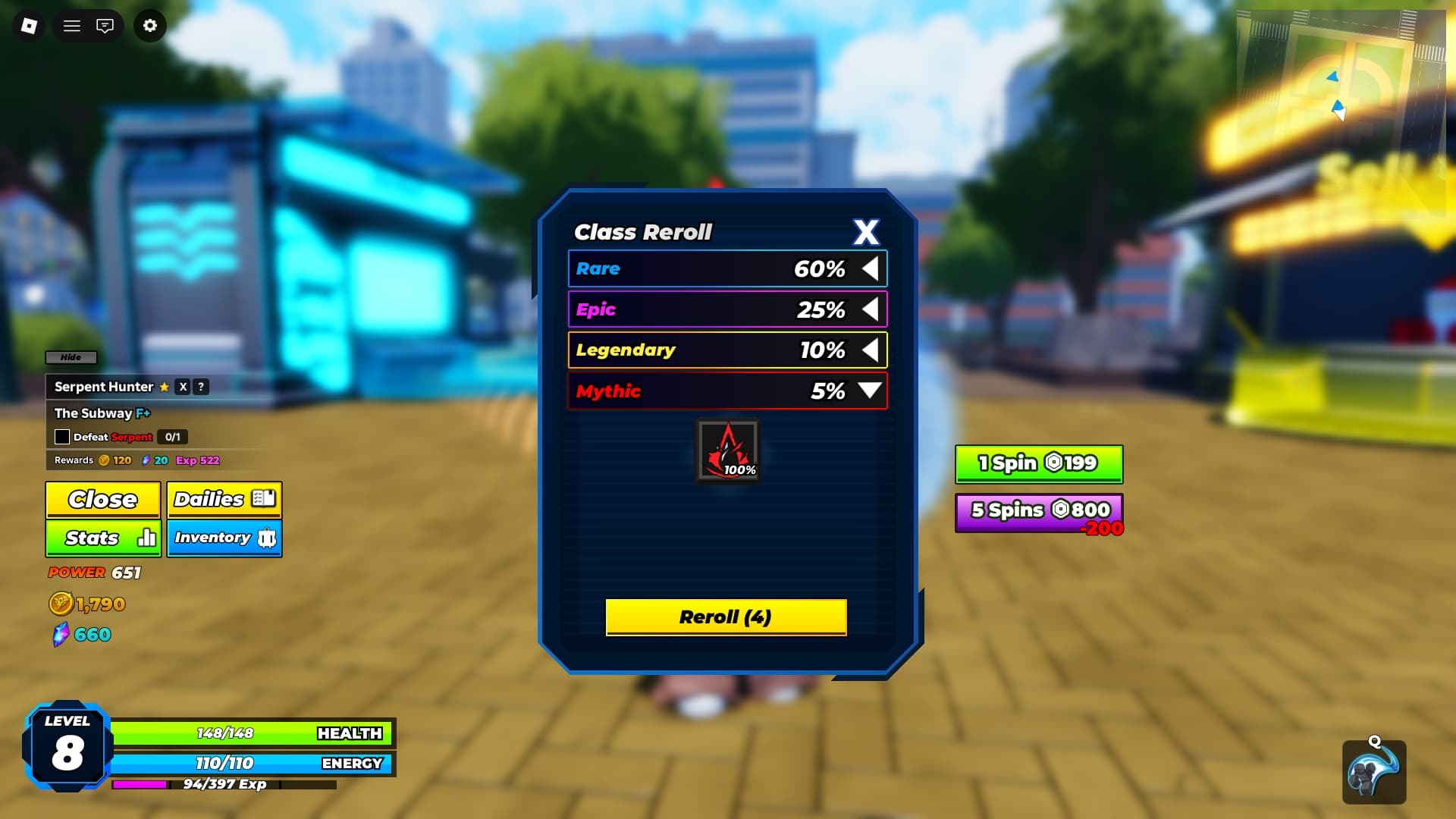The height and width of the screenshot is (819, 1456).
Task: Check the Defeat Serpent quest checkbox
Action: pos(61,437)
